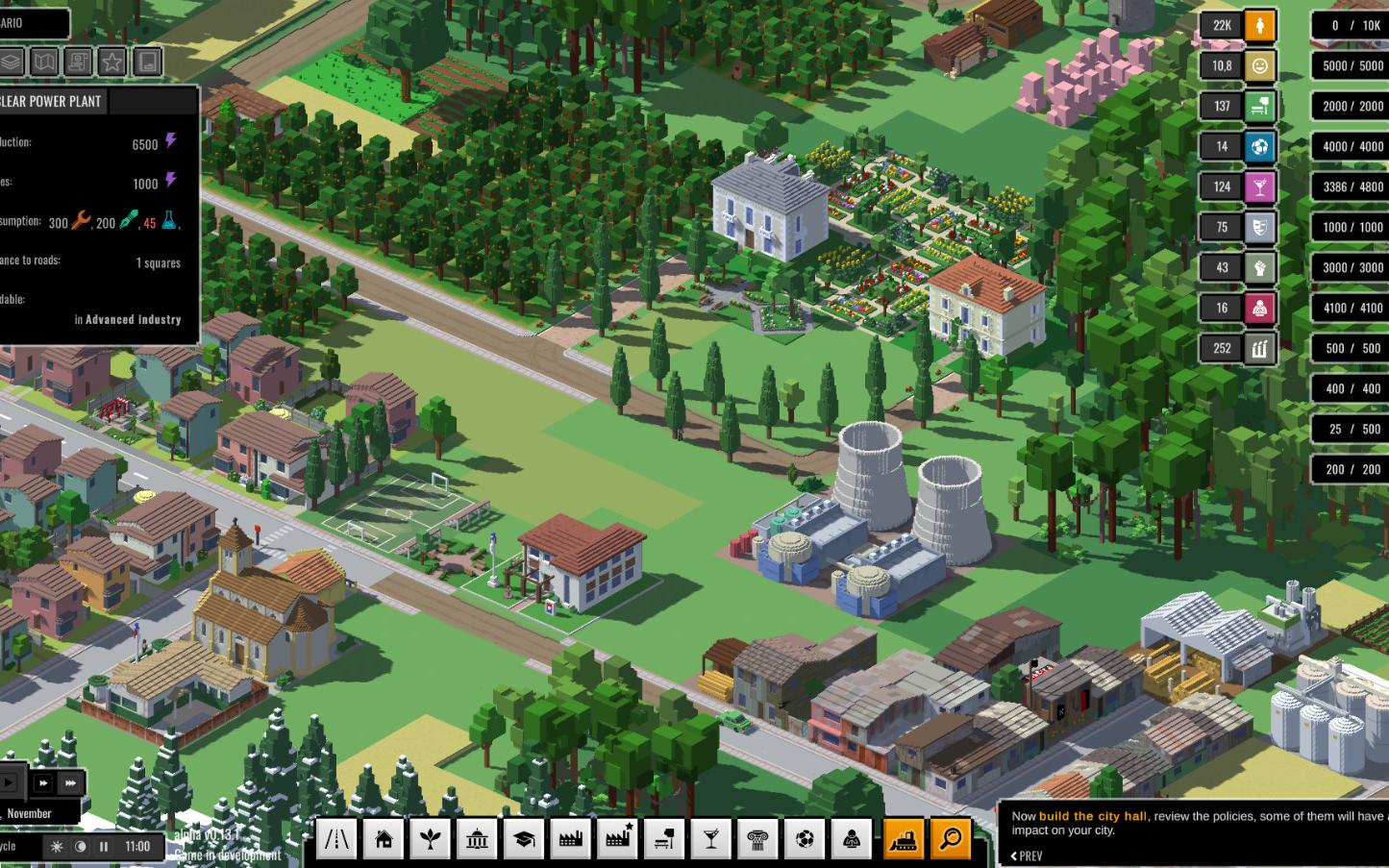Viewport: 1389px width, 868px height.
Task: Go to the previous tutorial step
Action: point(1027,856)
